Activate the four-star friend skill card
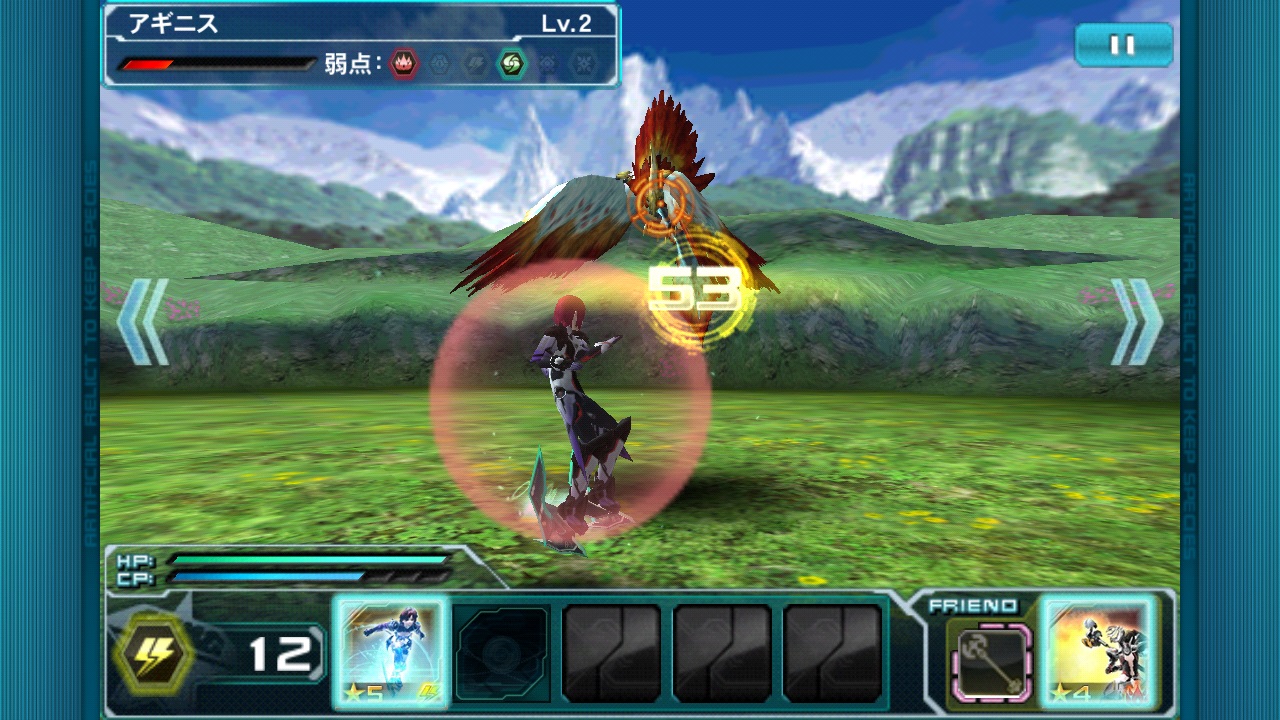Screen dimensions: 1280x720 [x=1099, y=653]
